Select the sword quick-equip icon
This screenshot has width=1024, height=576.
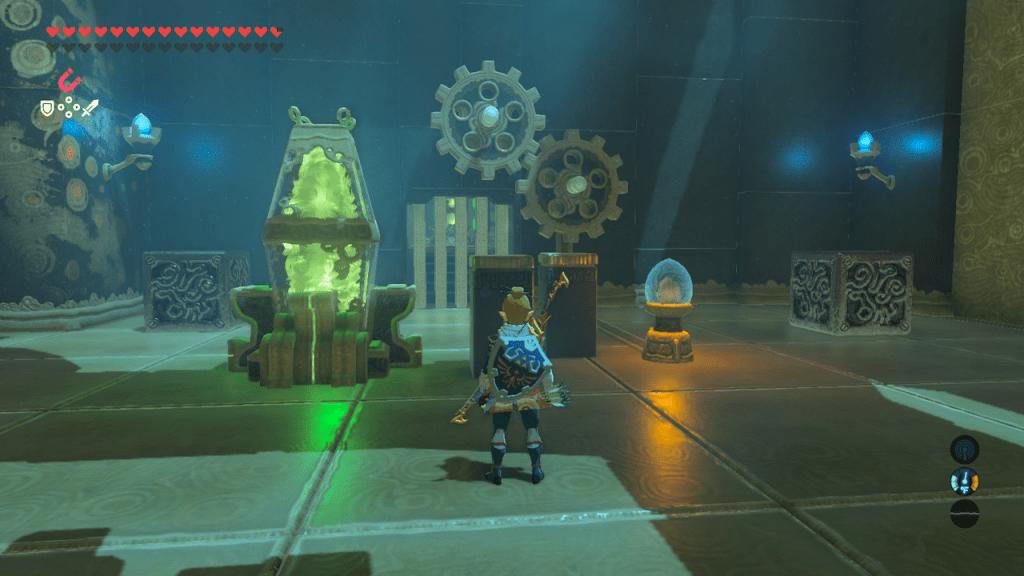(x=90, y=108)
